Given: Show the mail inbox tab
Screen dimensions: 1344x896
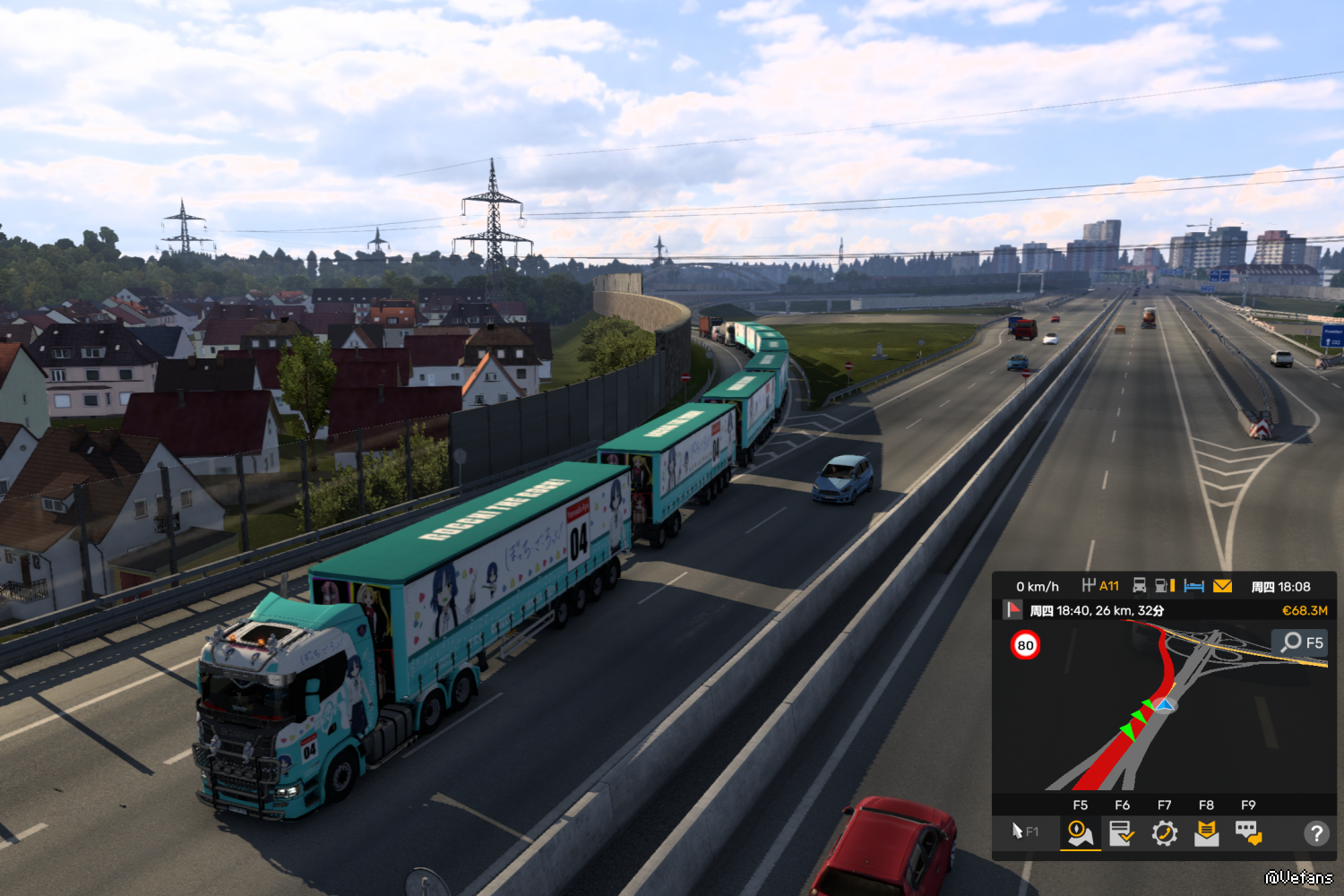Looking at the screenshot, I should click(x=1206, y=833).
